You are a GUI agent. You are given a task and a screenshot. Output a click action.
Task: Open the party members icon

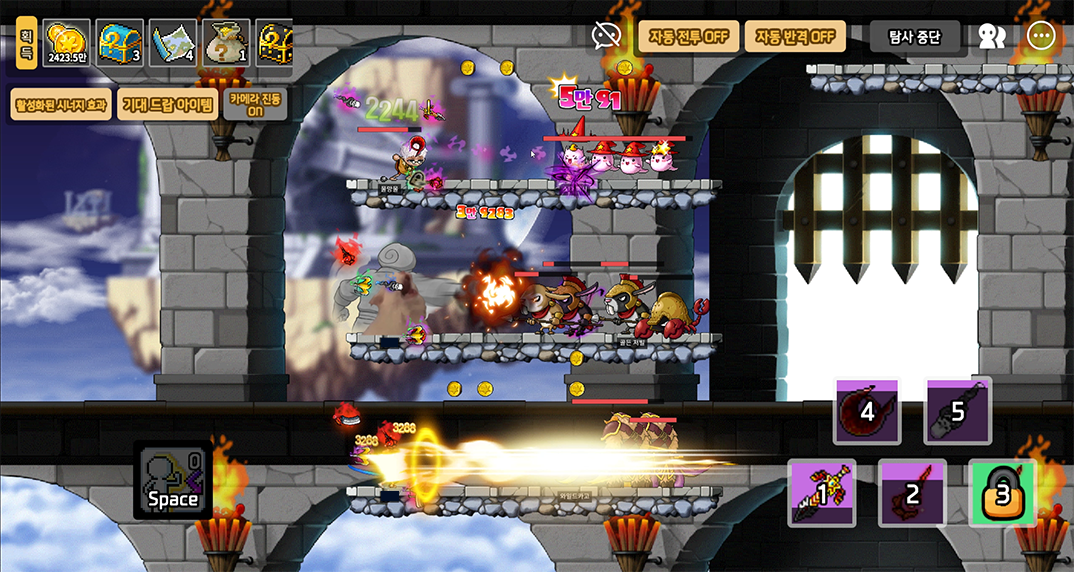991,37
